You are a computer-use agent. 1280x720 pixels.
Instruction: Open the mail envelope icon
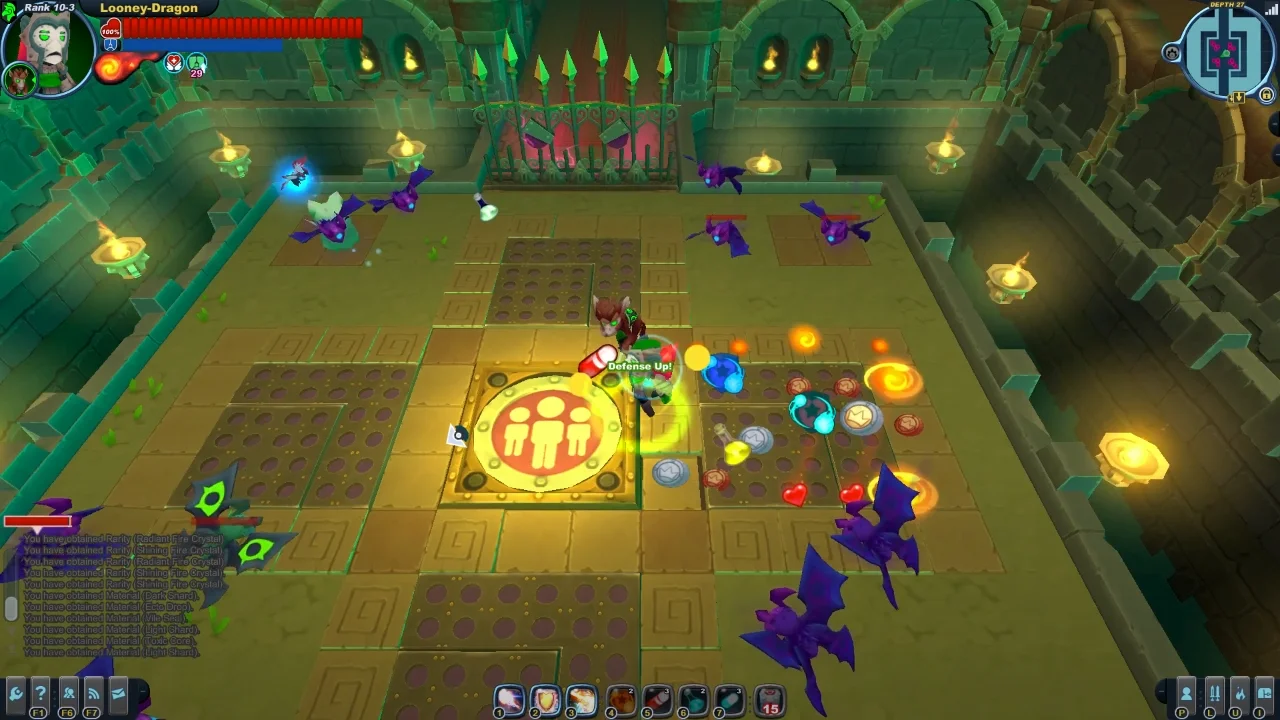118,692
